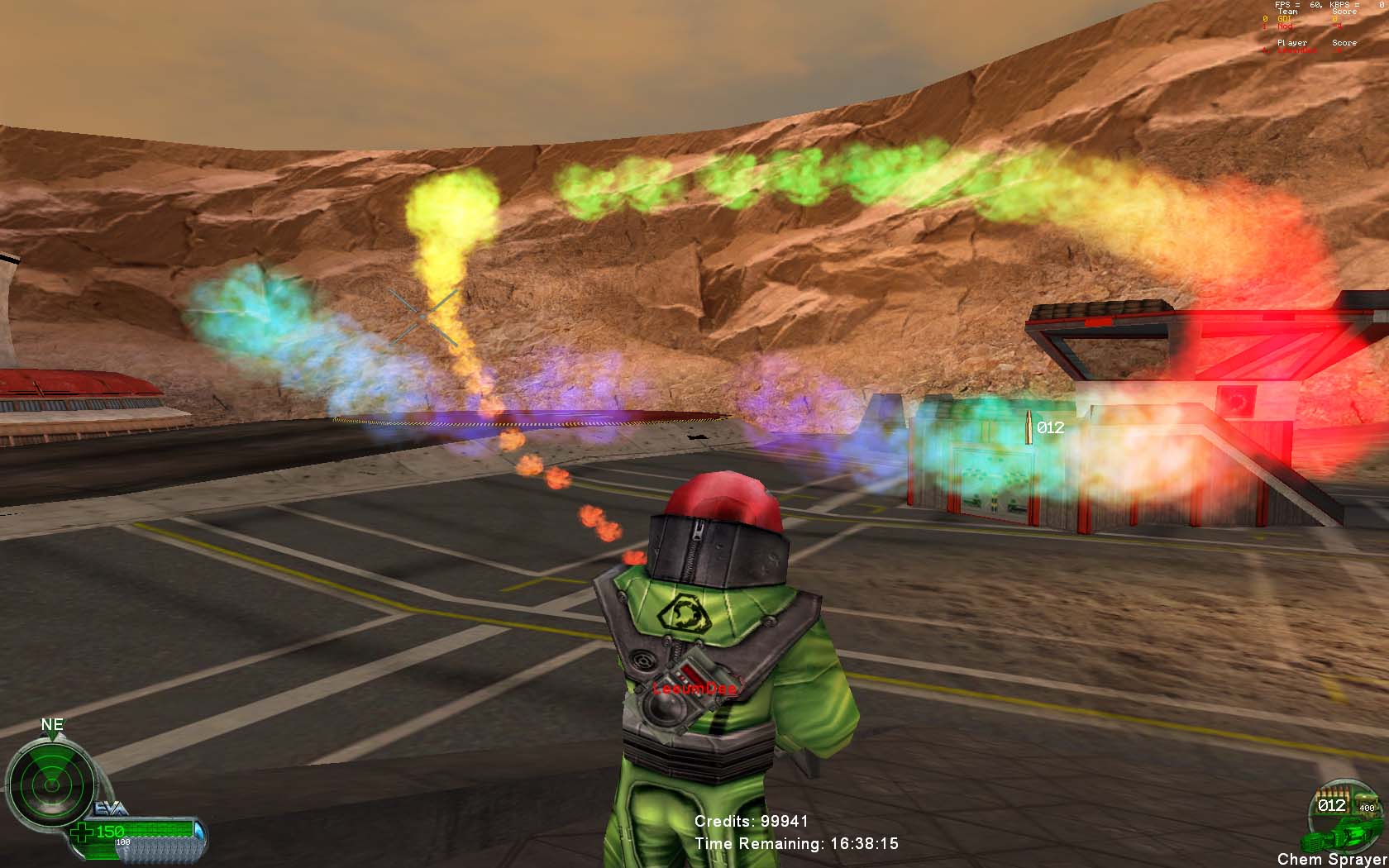Select the player row in the scoreboard
Image resolution: width=1389 pixels, height=868 pixels.
click(x=1302, y=50)
